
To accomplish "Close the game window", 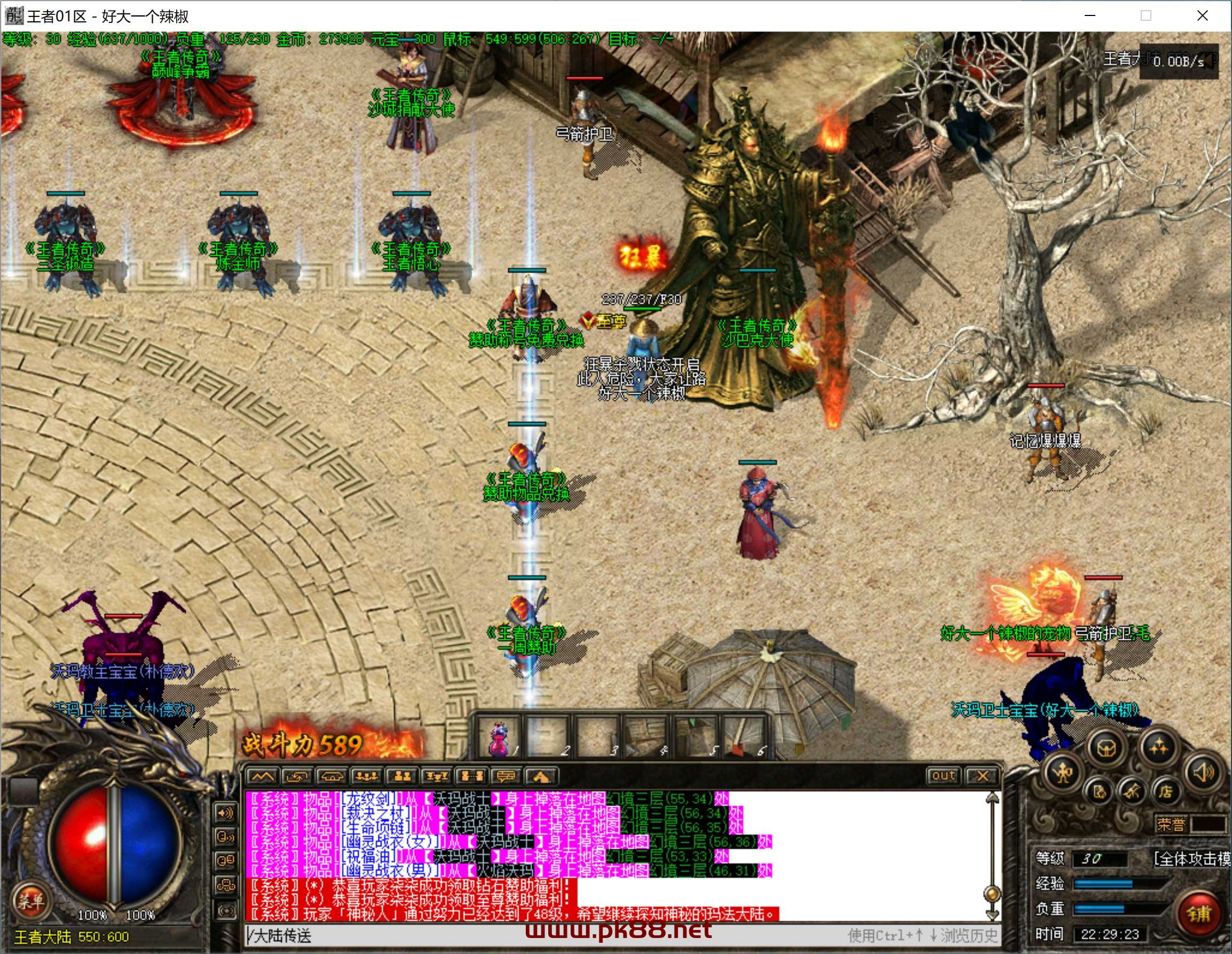I will (x=1202, y=16).
